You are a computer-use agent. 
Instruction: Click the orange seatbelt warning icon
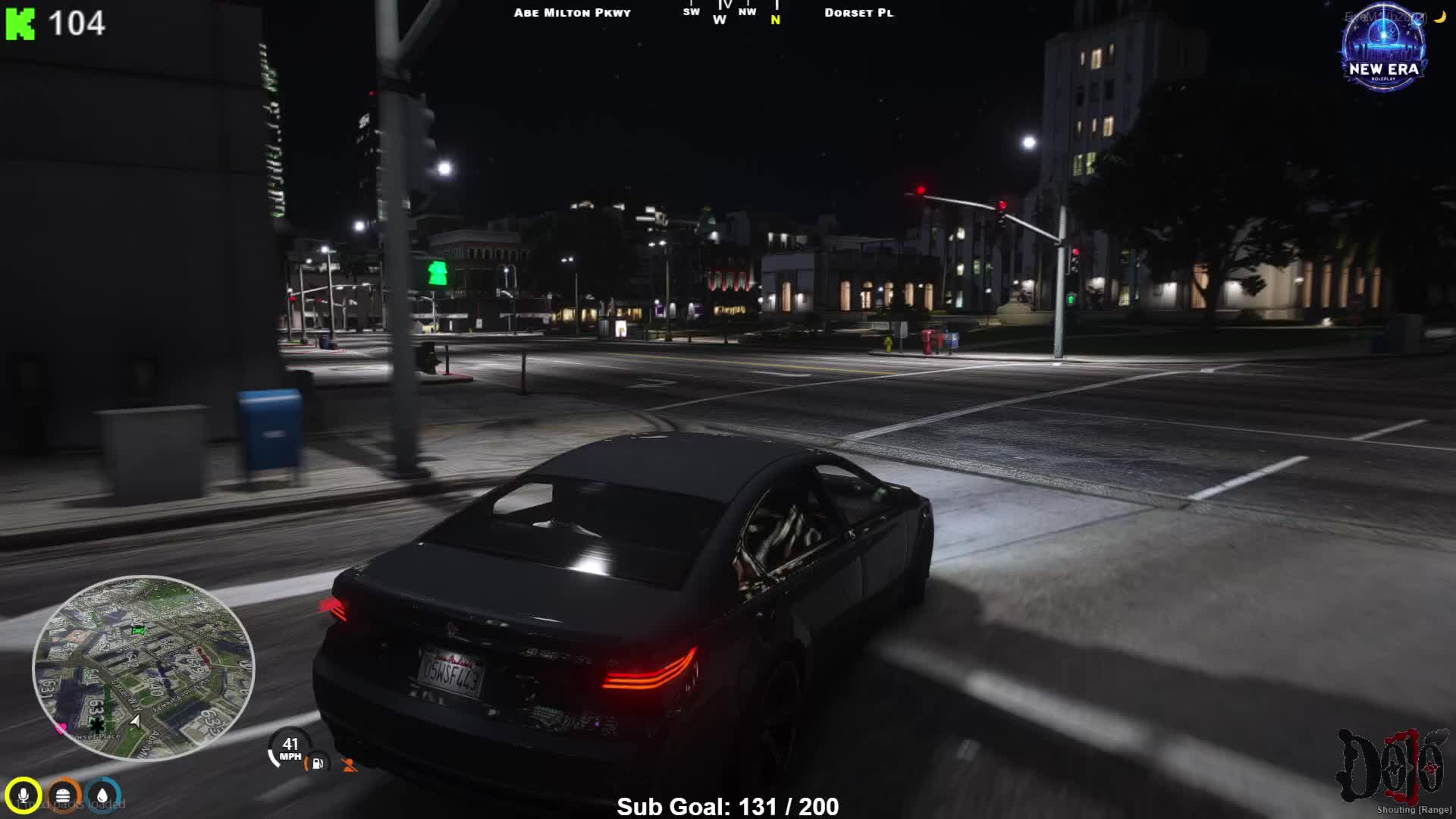(x=350, y=765)
